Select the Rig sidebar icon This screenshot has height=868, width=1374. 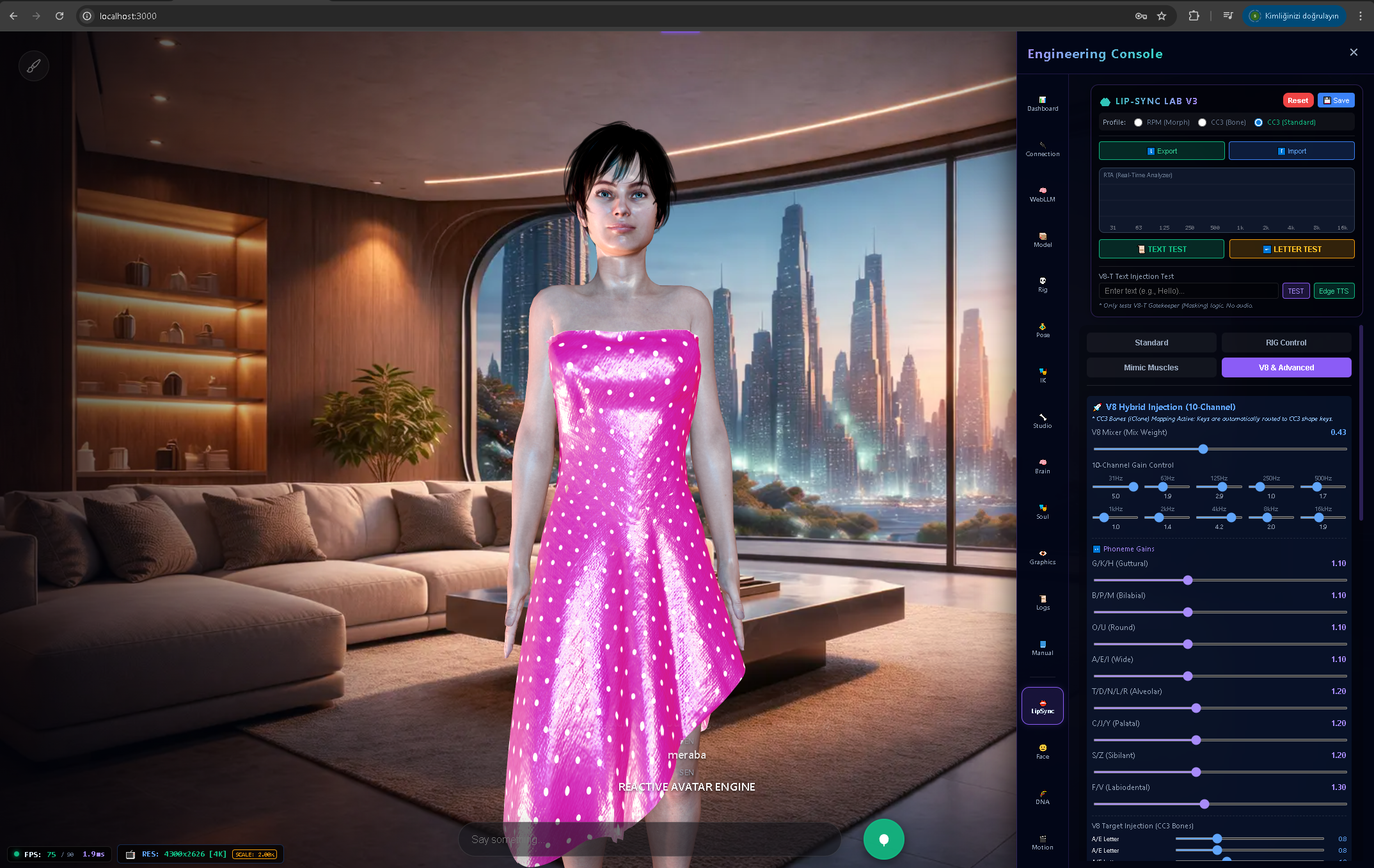(1043, 284)
